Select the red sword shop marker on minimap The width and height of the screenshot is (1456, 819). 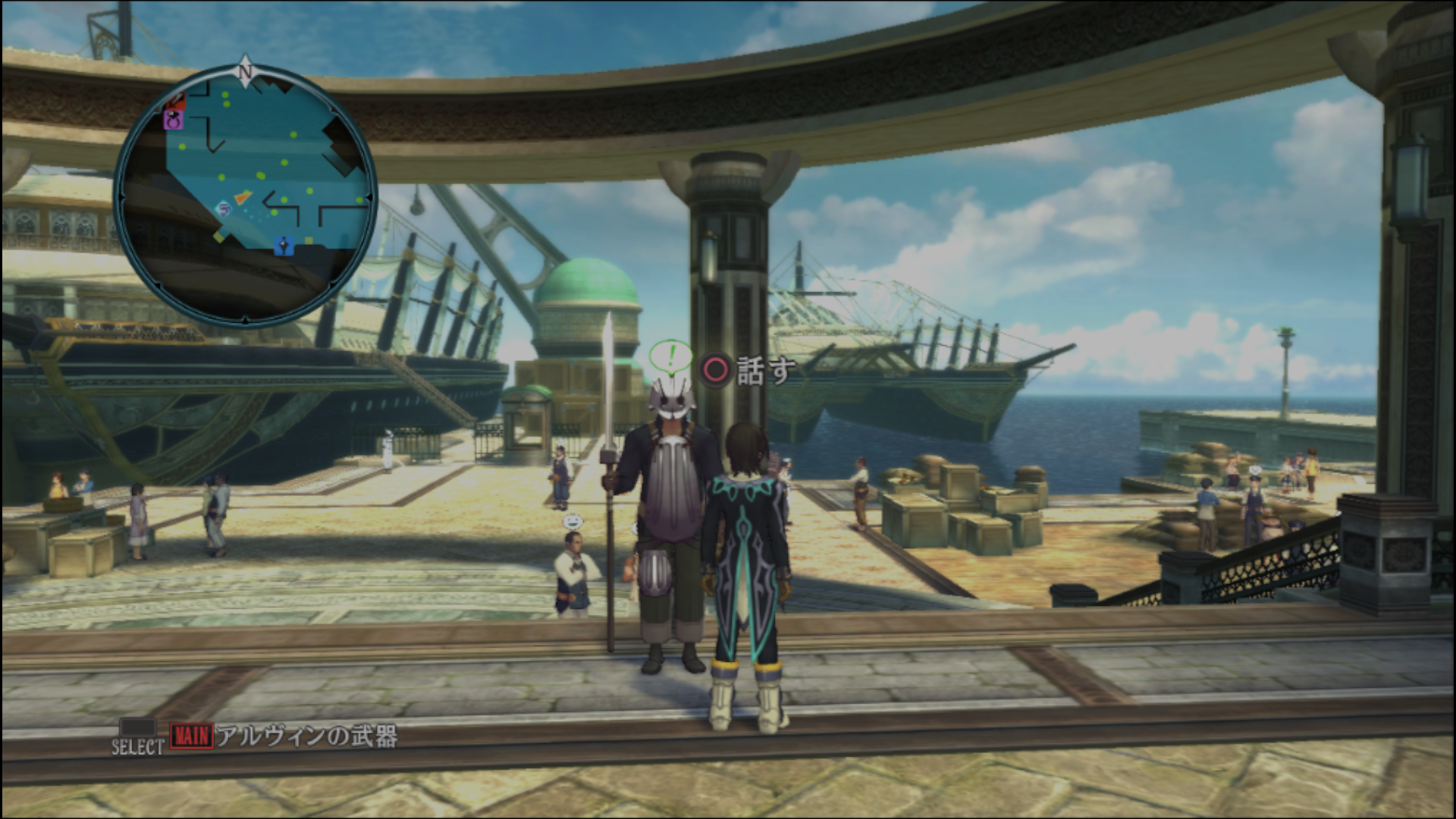(x=177, y=99)
